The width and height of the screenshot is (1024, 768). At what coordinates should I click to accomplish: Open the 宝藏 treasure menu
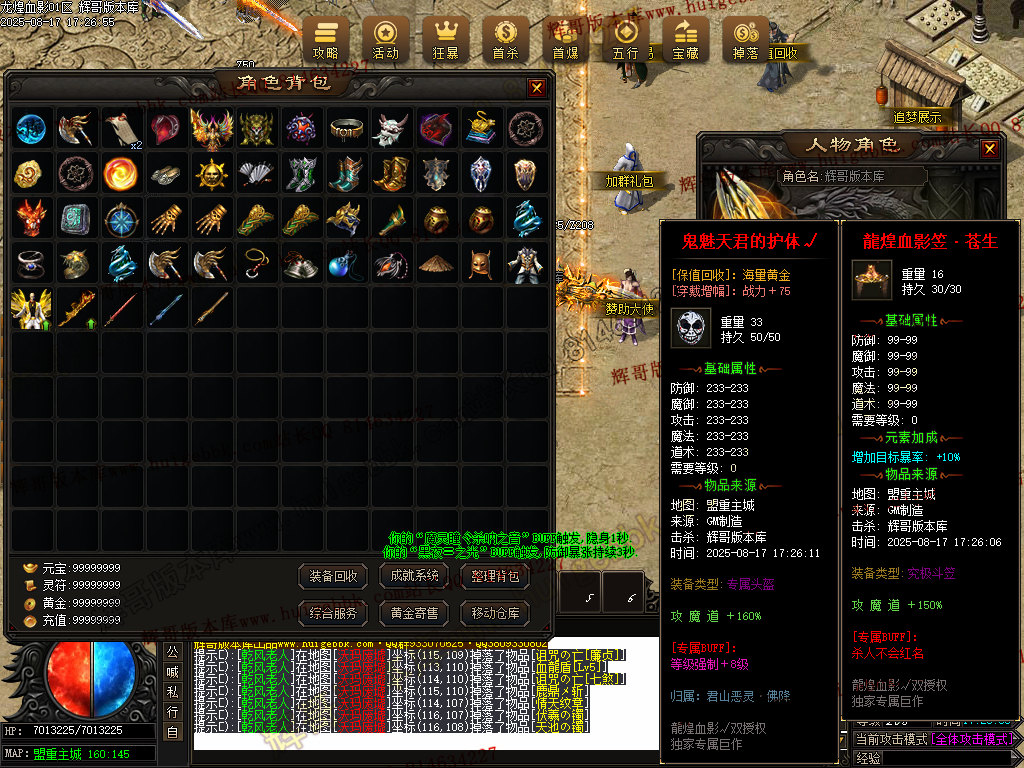click(685, 39)
